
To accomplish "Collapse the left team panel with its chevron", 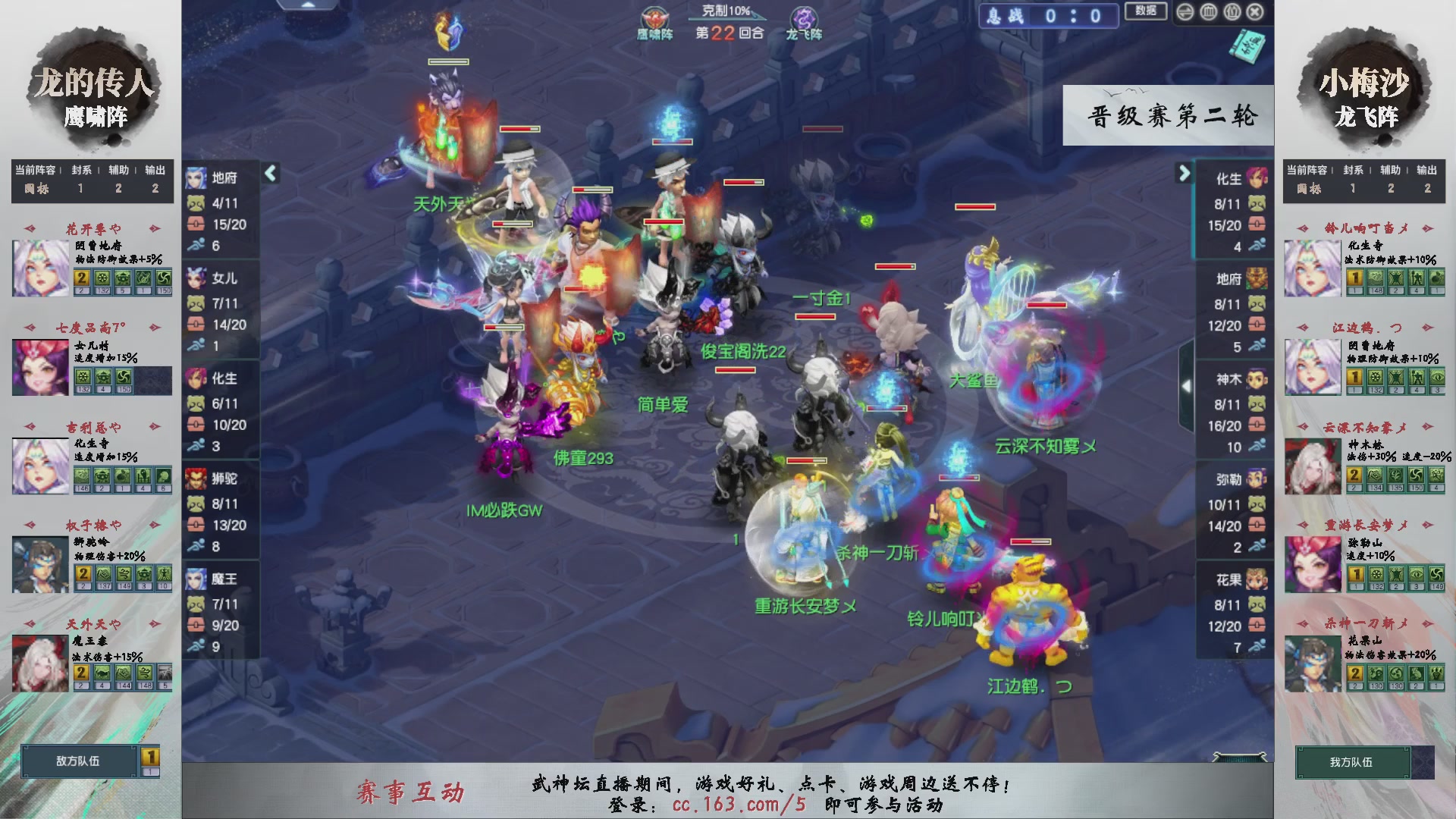I will (269, 173).
